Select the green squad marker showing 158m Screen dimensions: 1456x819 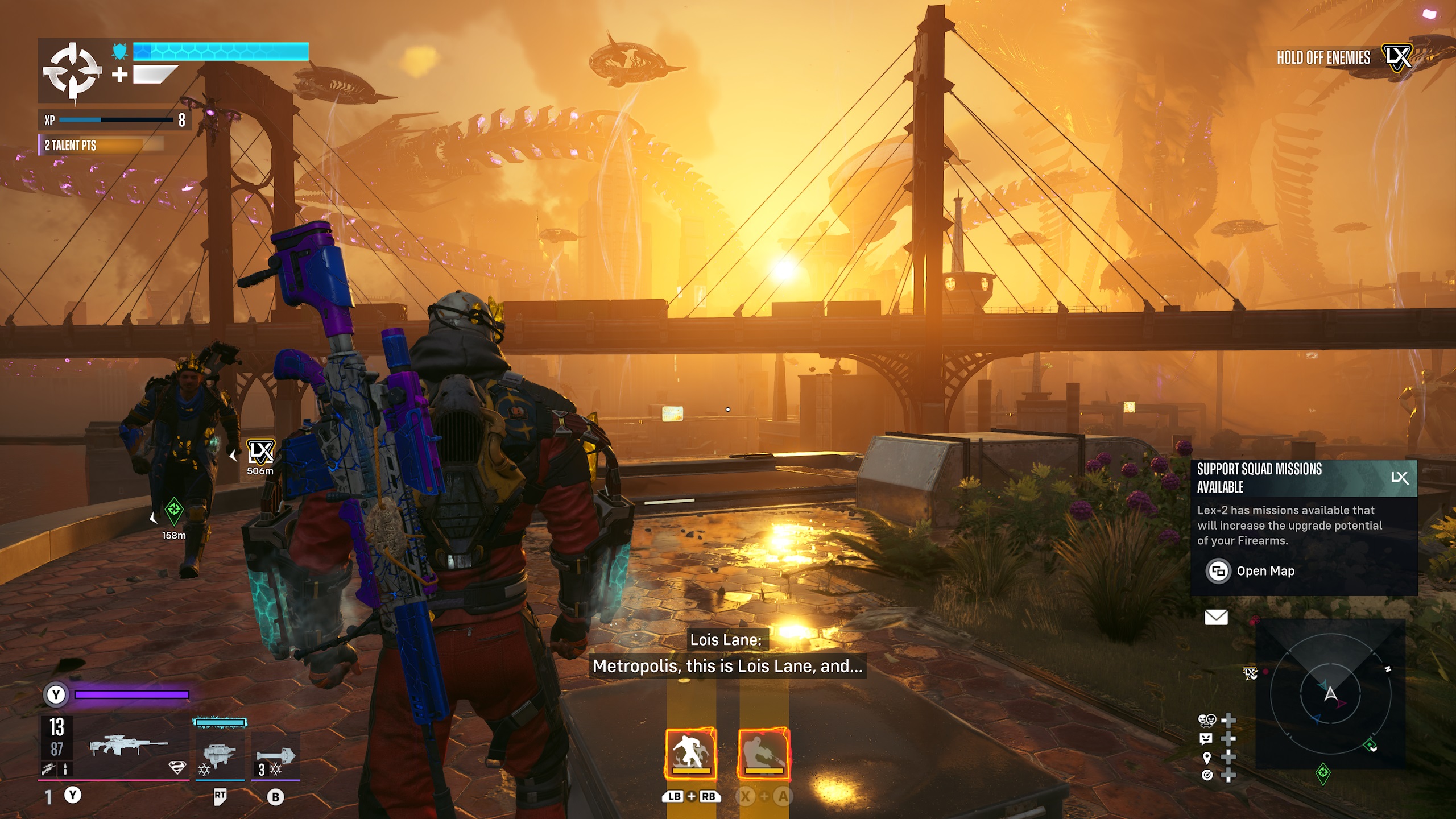[174, 509]
